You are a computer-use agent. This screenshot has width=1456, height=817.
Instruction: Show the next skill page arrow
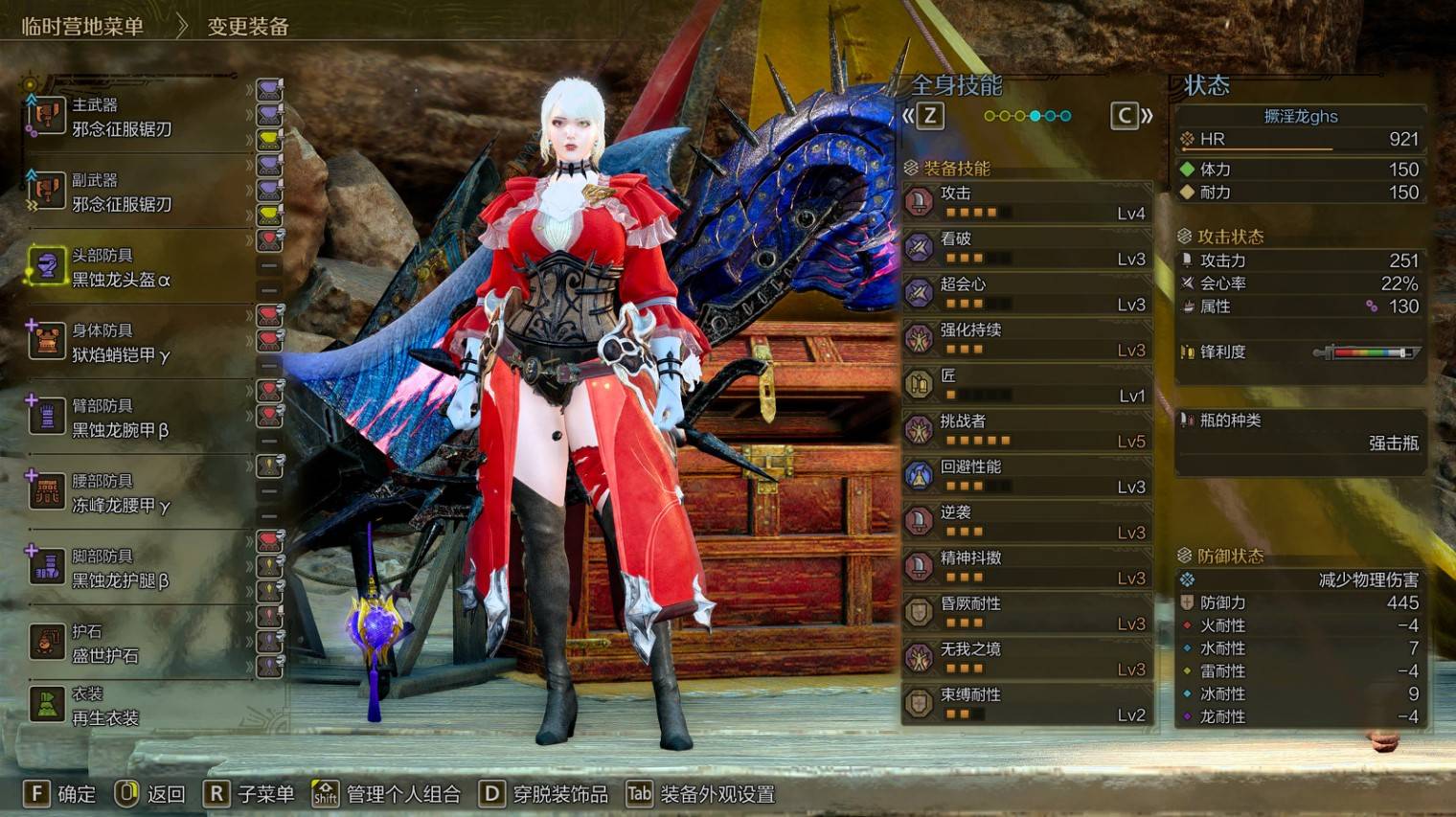[x=1131, y=116]
